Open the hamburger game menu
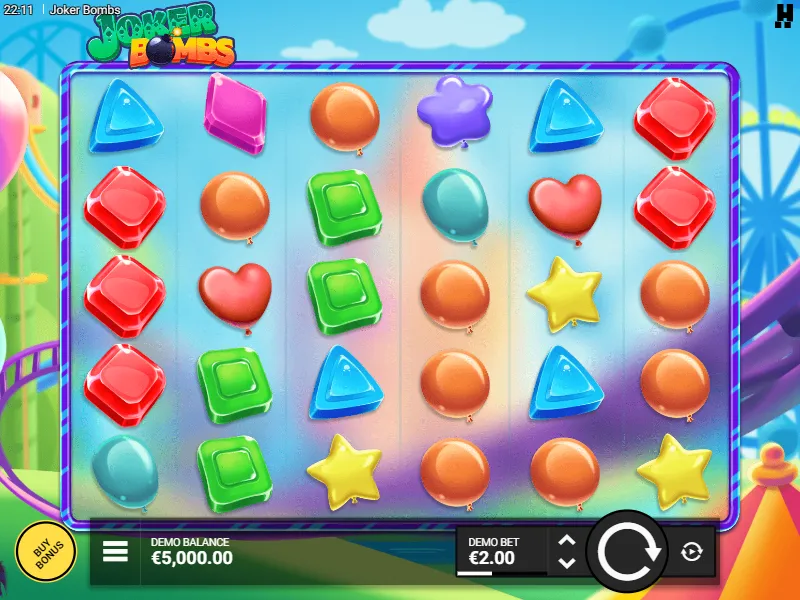This screenshot has height=600, width=800. [x=116, y=551]
